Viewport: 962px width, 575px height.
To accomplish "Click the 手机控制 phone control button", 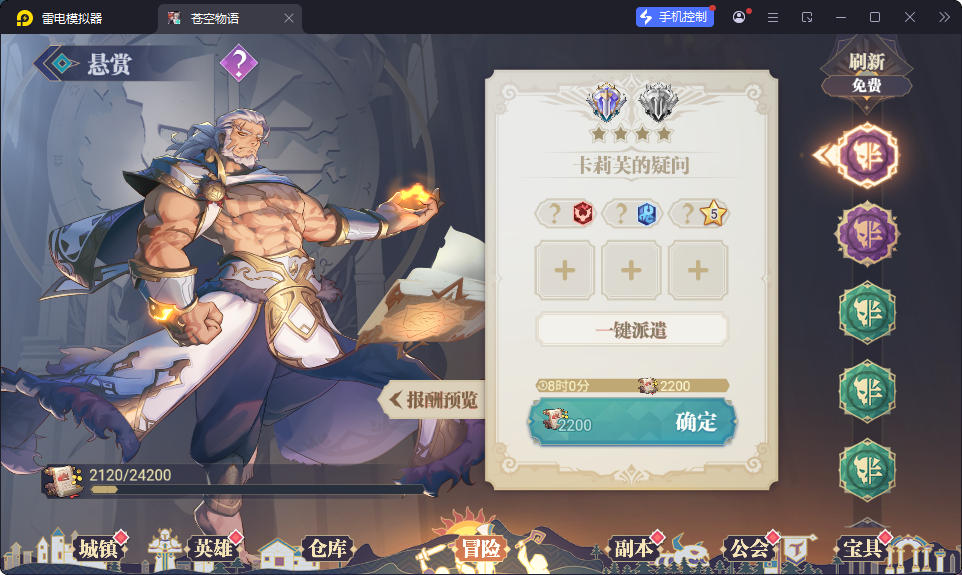I will (x=675, y=17).
